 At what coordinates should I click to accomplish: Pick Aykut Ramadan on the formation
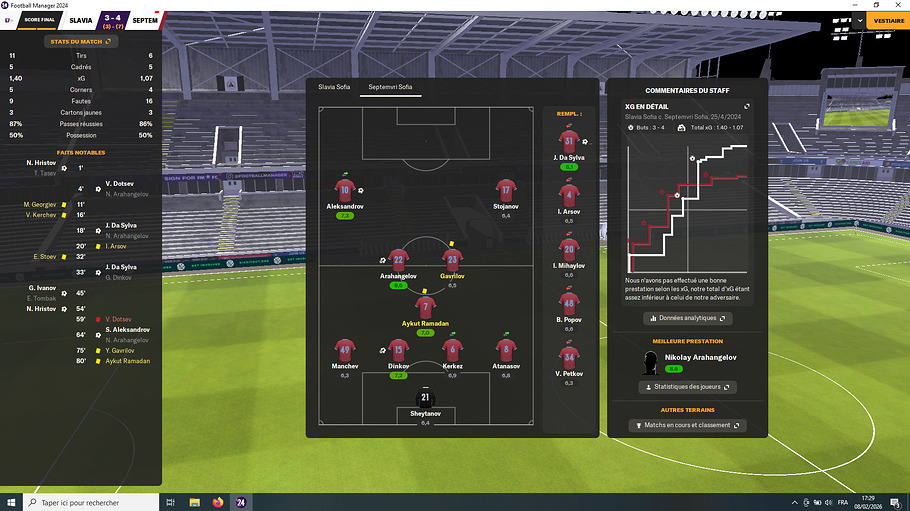click(426, 308)
